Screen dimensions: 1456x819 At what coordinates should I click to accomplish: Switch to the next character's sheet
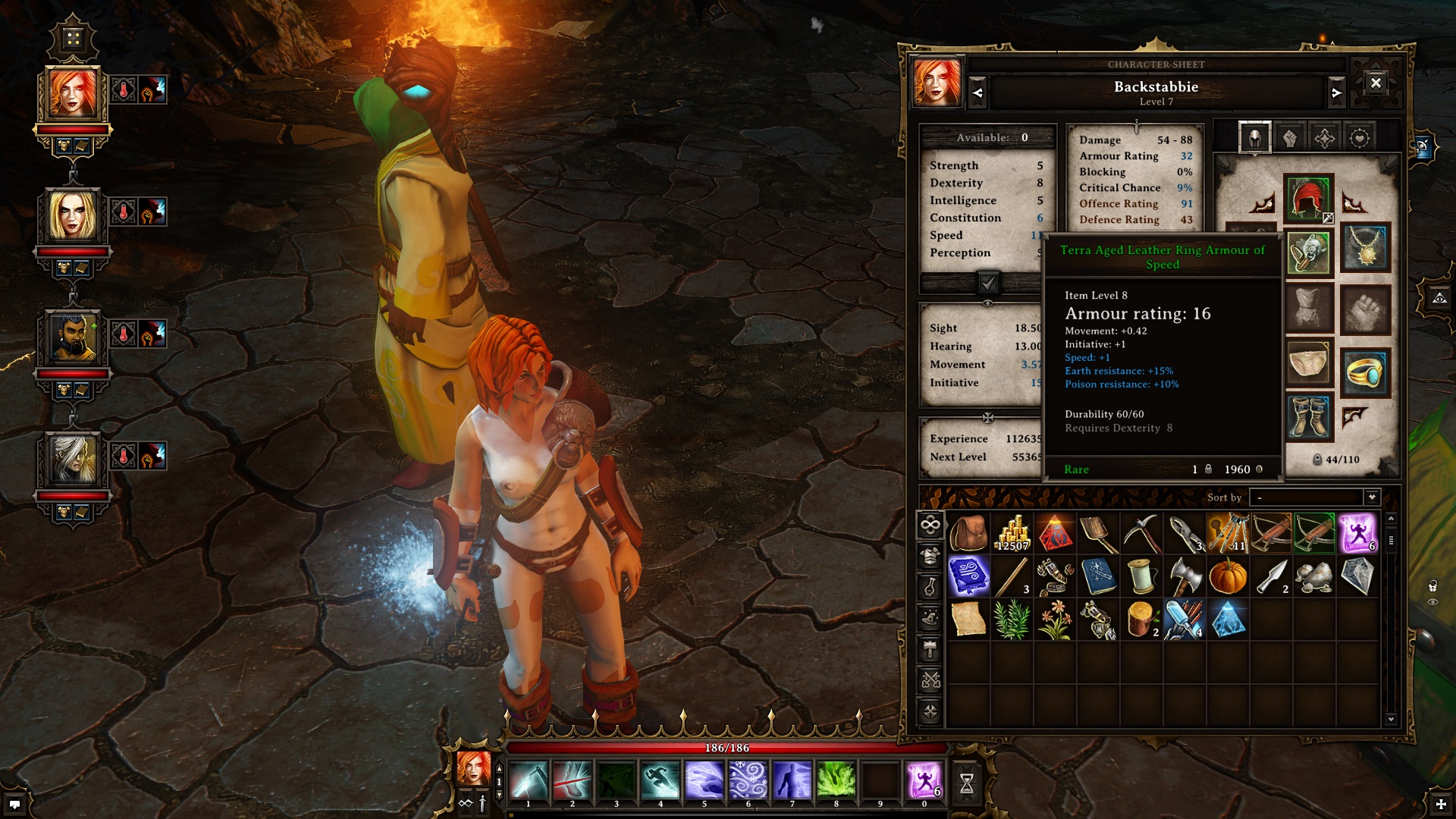[x=1336, y=93]
